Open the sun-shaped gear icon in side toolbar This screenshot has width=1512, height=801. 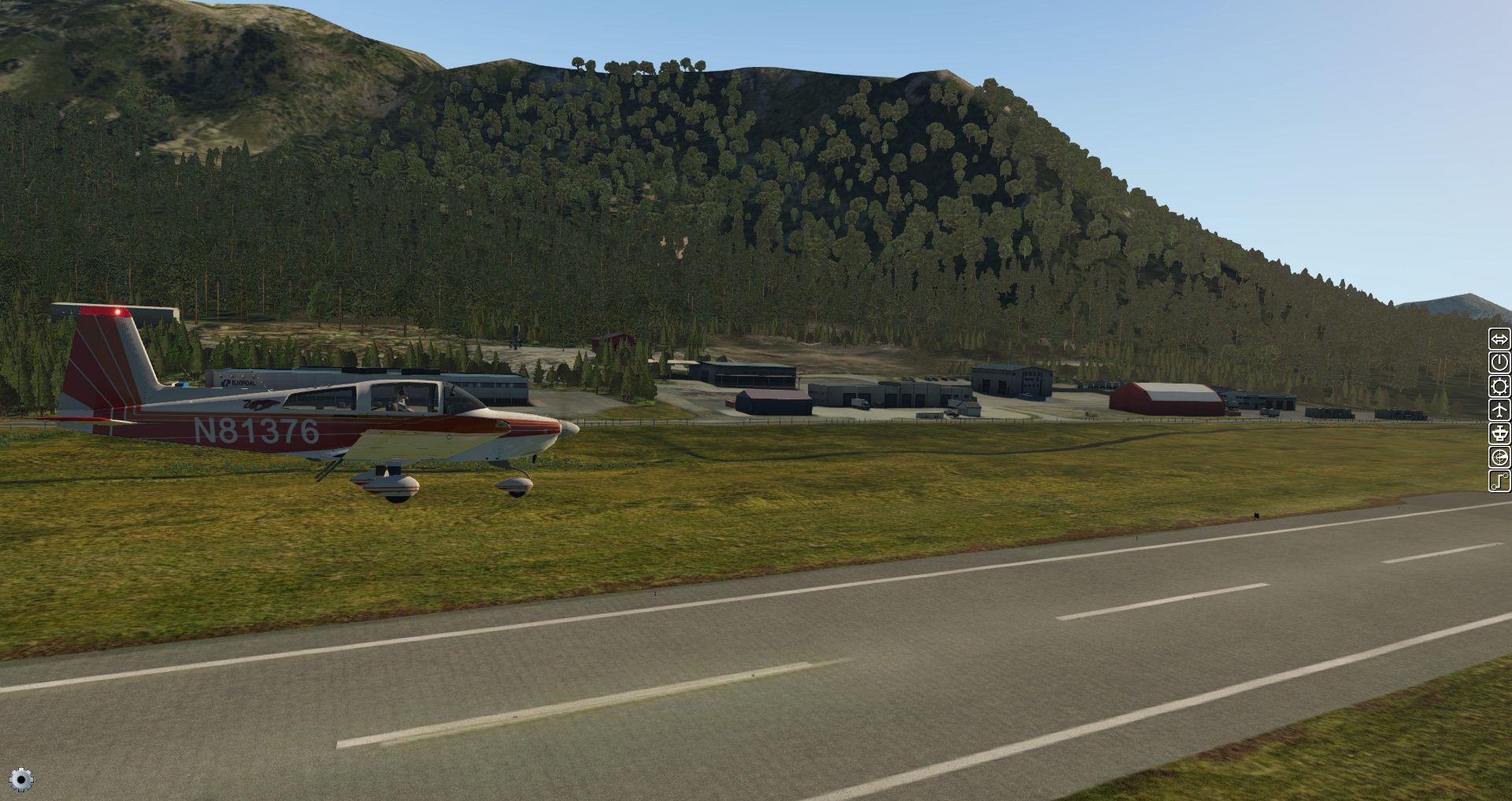pos(1499,387)
